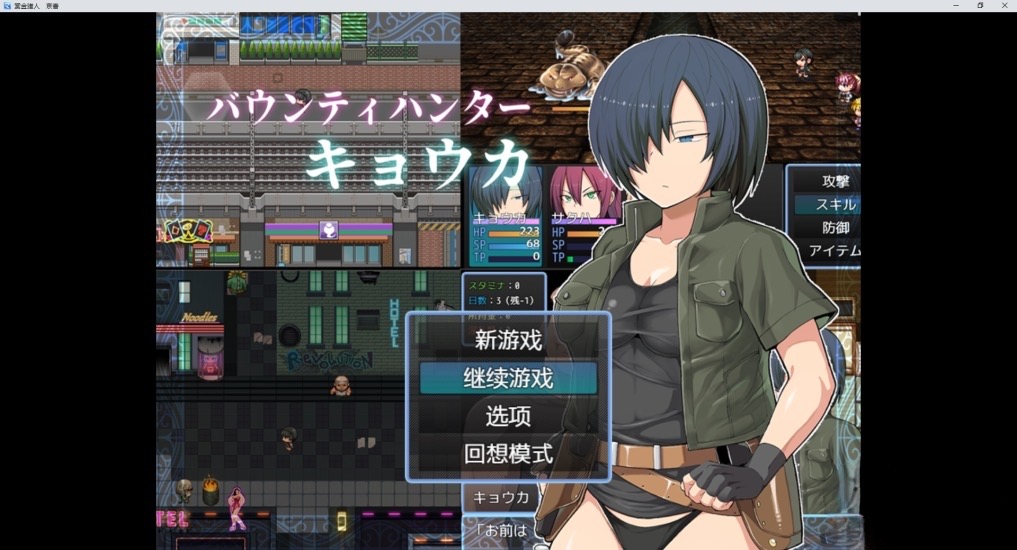
Task: Open the 选项 options menu
Action: tap(508, 416)
